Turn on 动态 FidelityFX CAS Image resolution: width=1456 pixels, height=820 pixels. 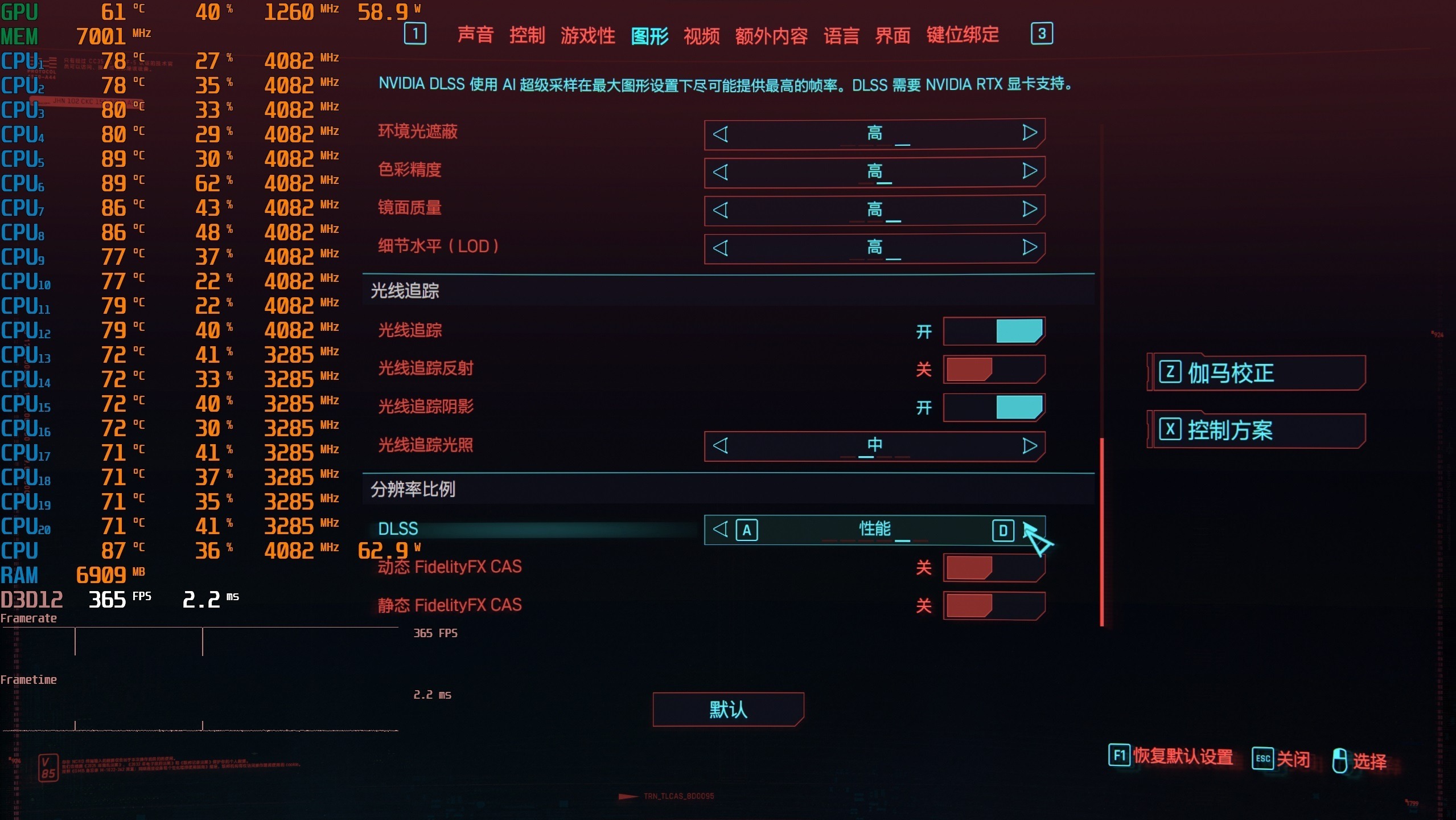click(994, 568)
